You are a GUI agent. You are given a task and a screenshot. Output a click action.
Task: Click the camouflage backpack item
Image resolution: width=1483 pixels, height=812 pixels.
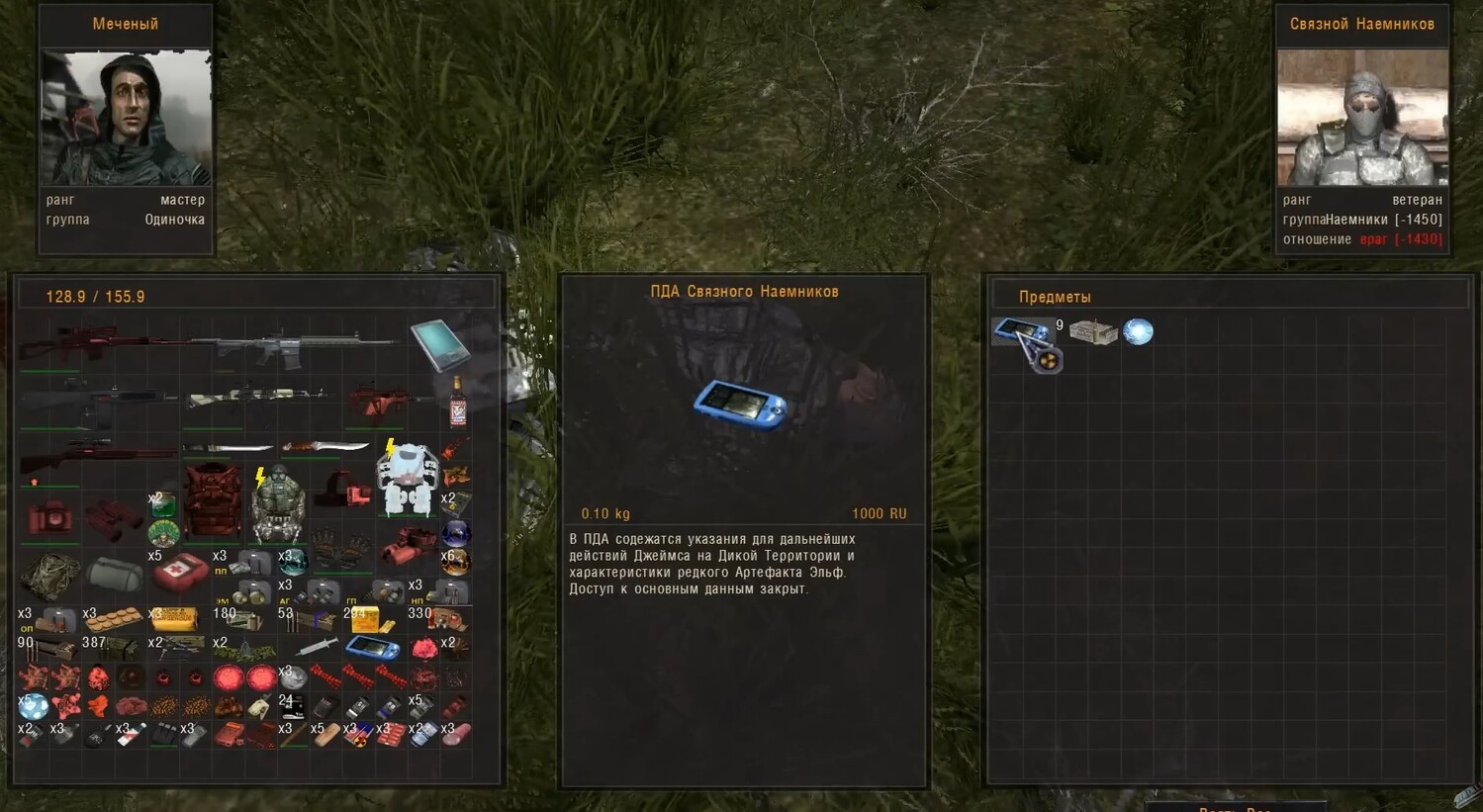pyautogui.click(x=49, y=576)
